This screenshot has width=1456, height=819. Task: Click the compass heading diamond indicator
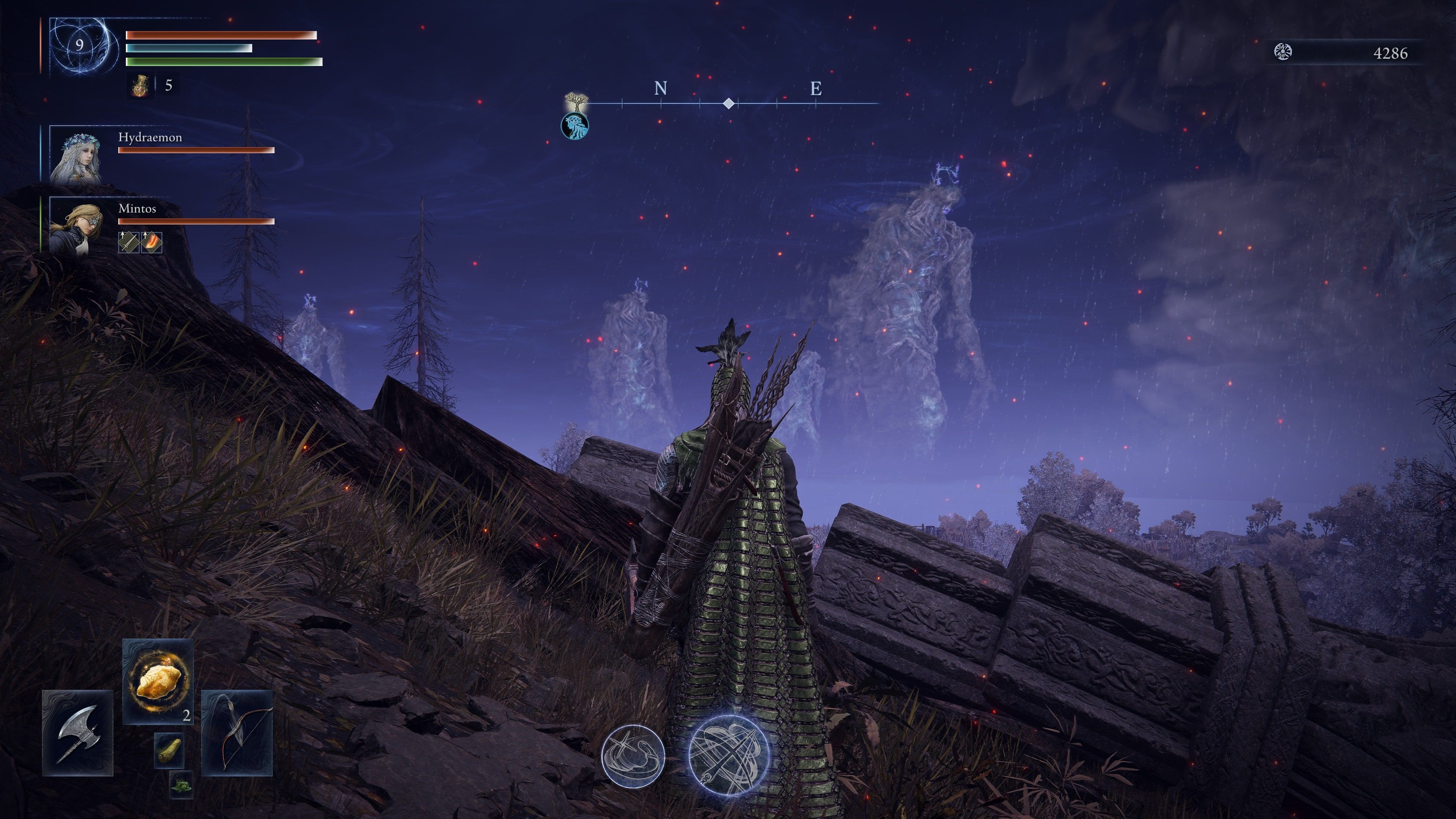(x=729, y=104)
